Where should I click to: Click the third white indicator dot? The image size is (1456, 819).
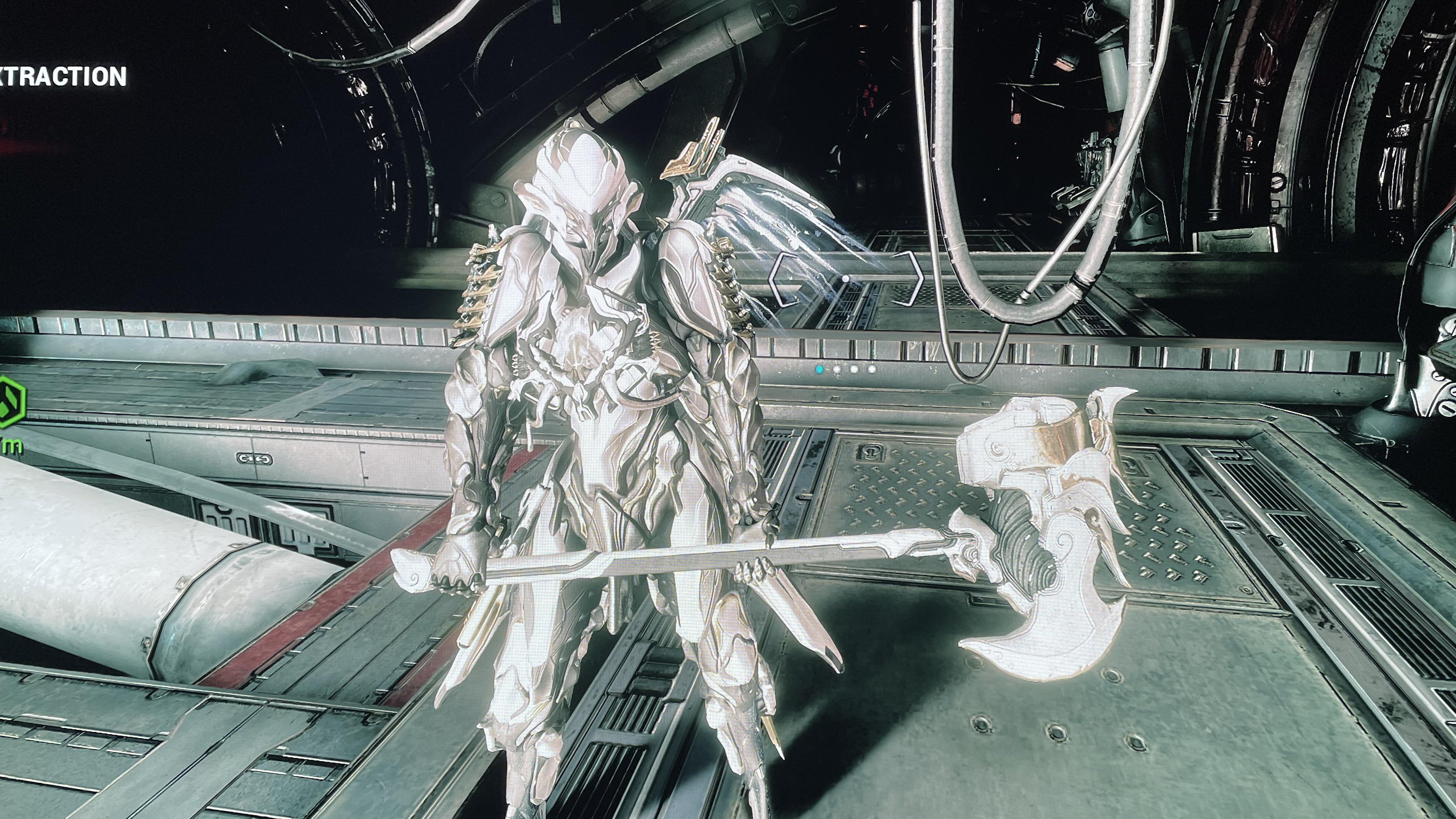[872, 369]
